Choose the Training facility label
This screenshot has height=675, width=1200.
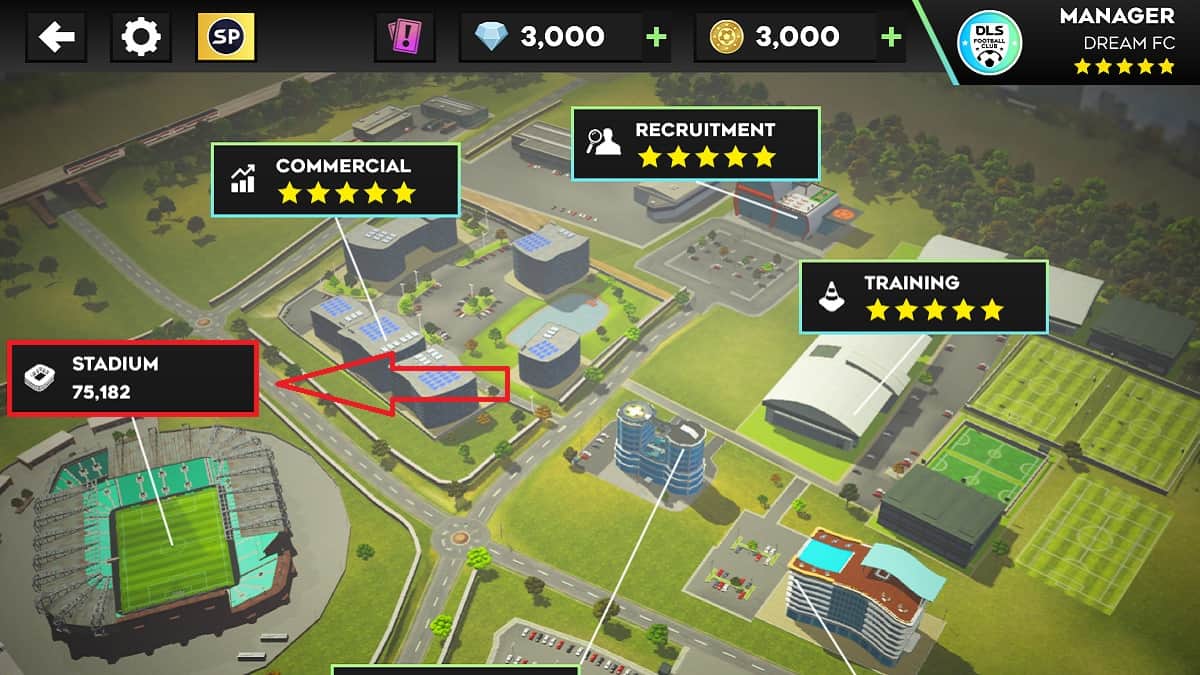coord(922,296)
